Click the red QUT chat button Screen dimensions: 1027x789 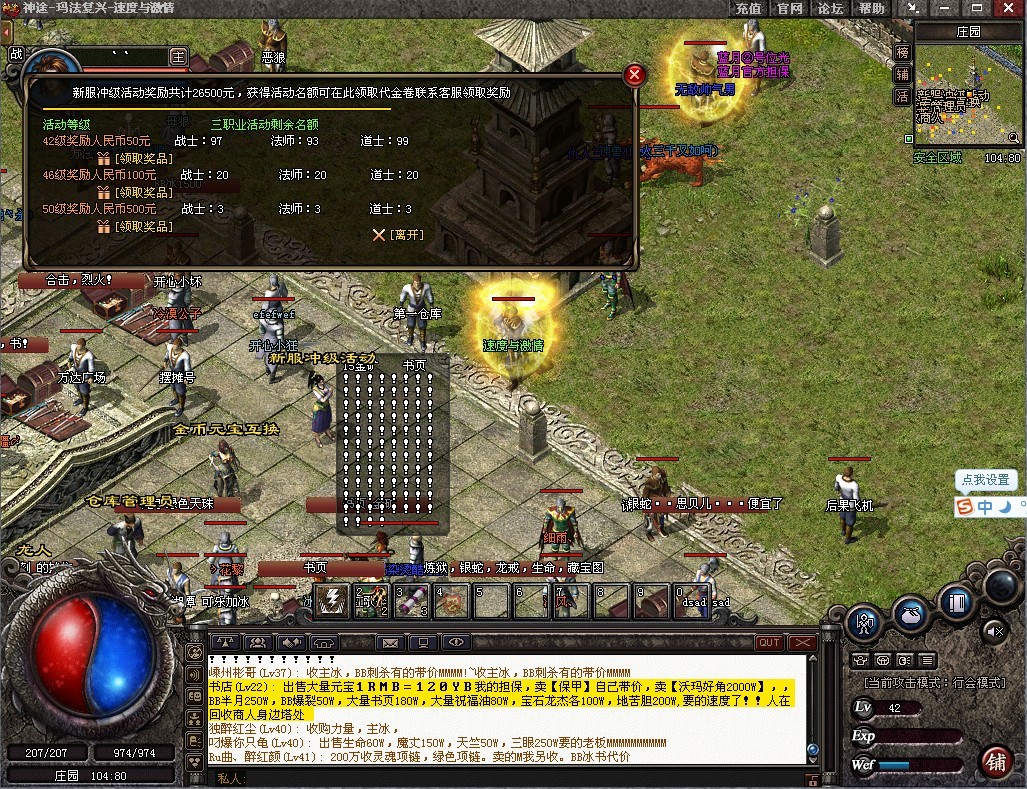(769, 642)
